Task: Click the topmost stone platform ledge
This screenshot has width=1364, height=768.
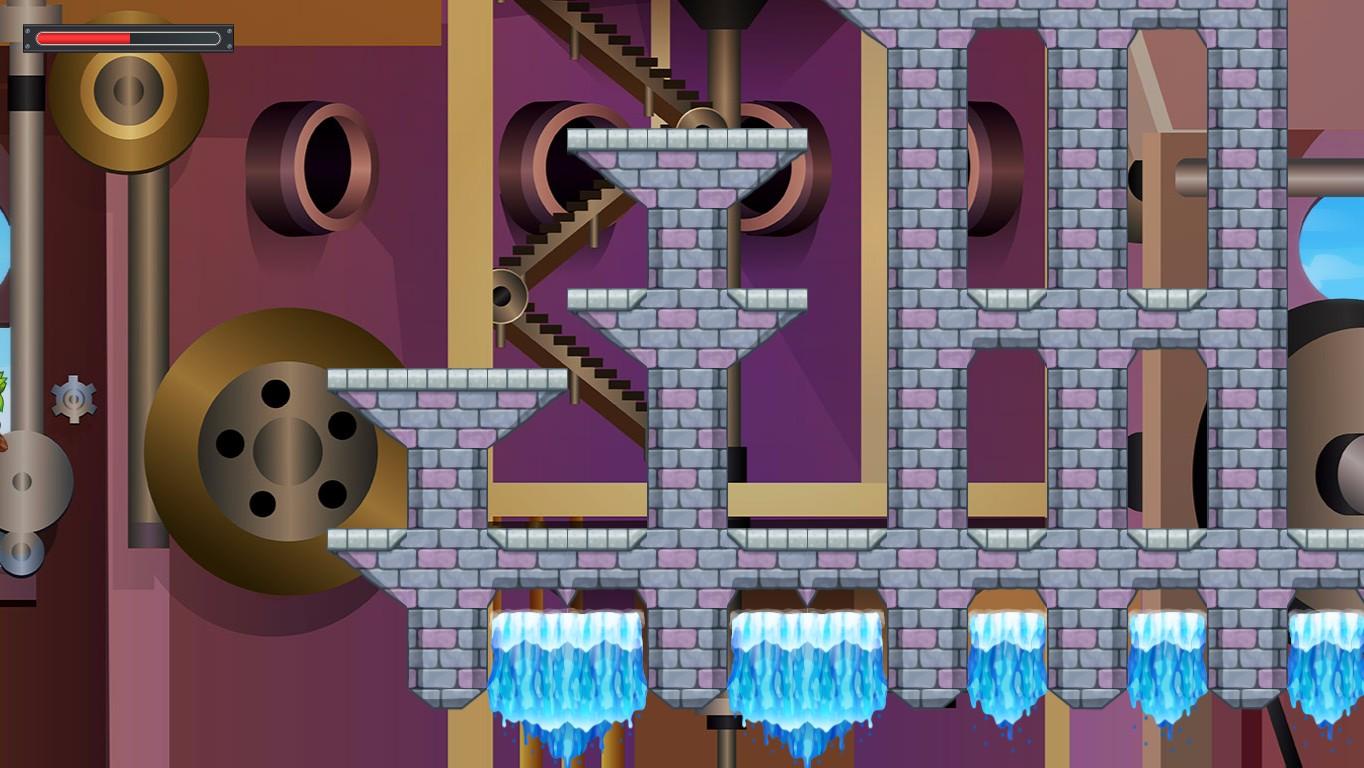Action: 686,140
